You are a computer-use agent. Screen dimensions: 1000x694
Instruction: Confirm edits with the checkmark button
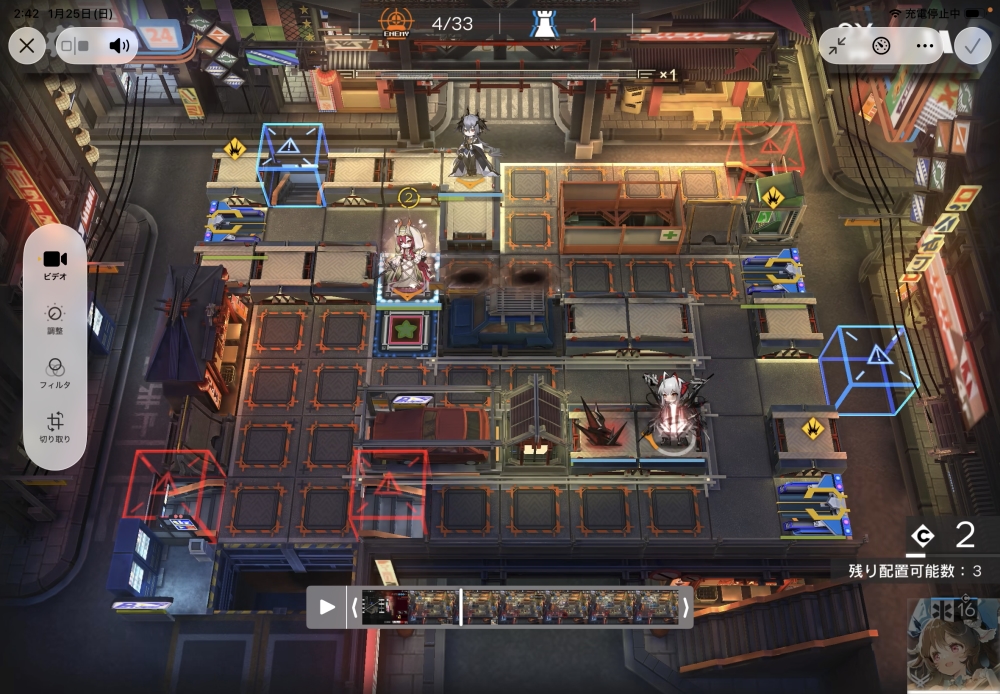970,45
